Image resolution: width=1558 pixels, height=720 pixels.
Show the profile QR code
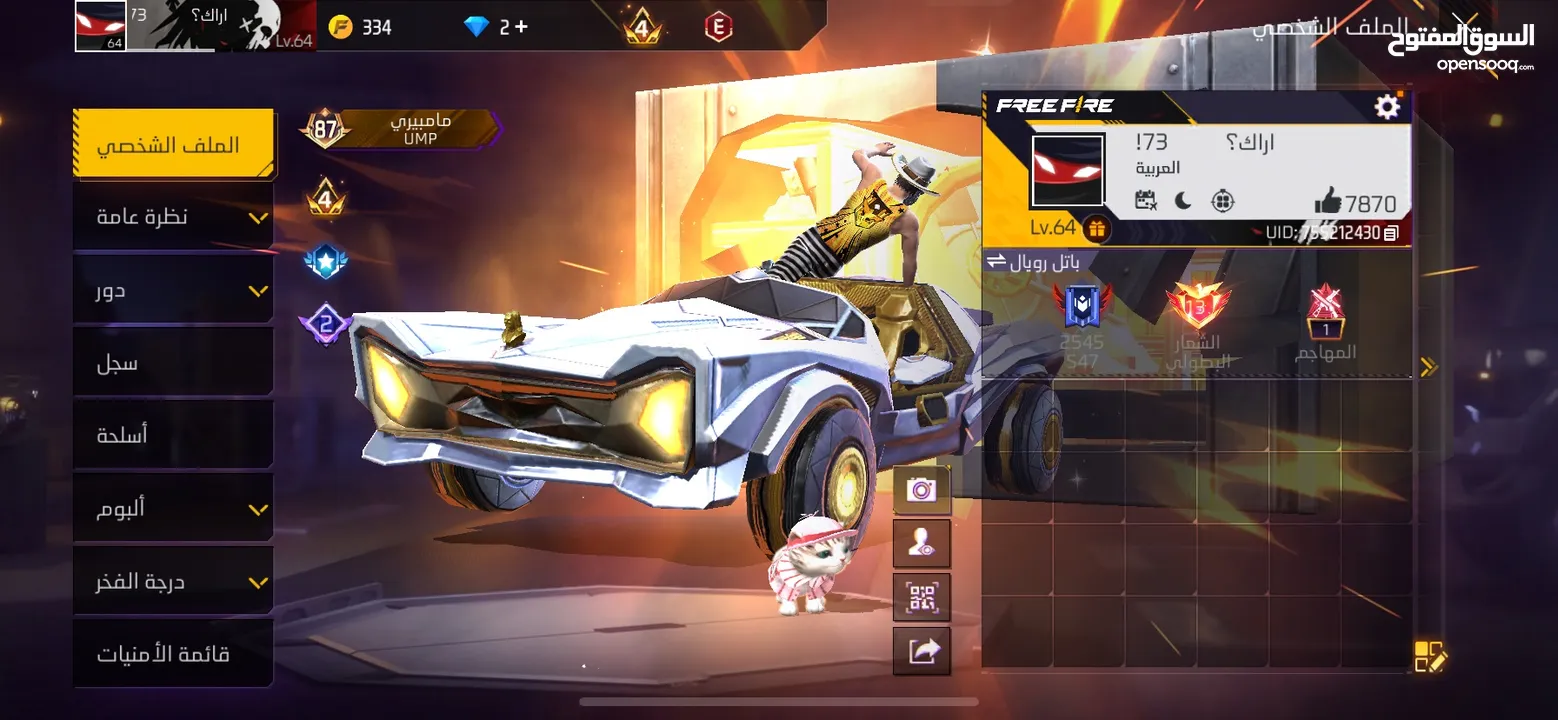click(921, 598)
